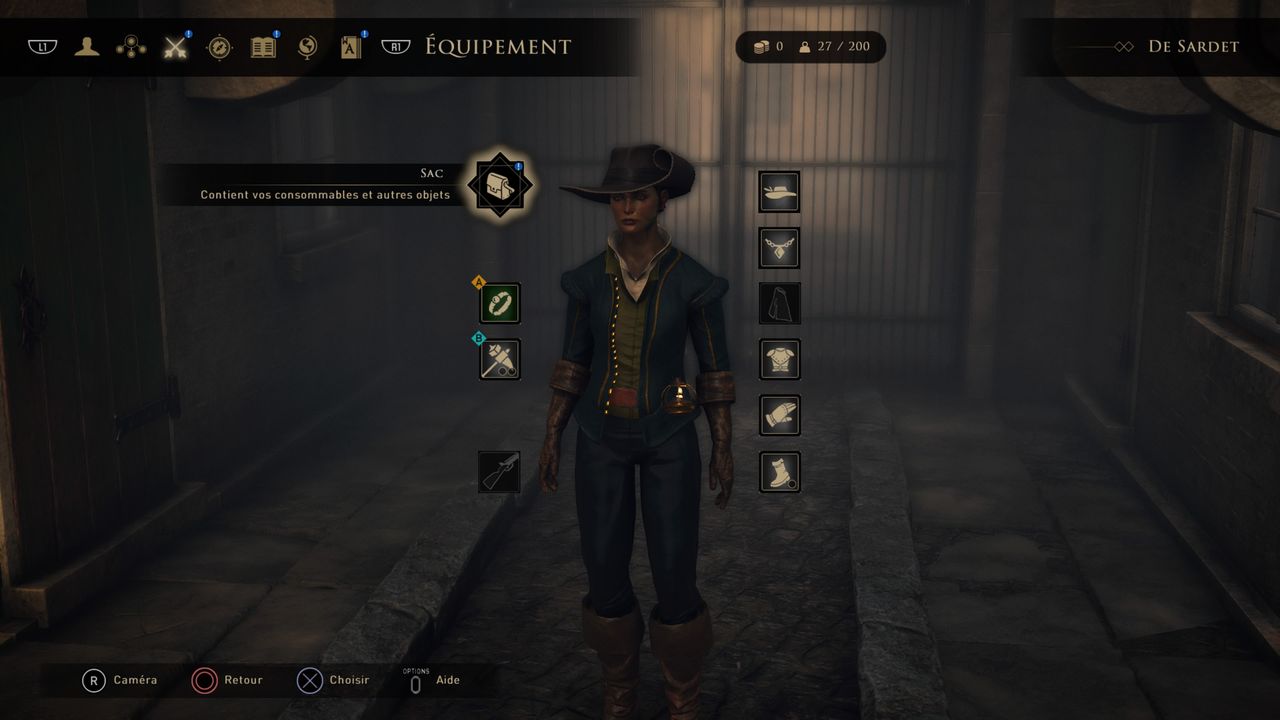Select the crossed swords equipment tab
Viewport: 1280px width, 720px height.
click(176, 47)
